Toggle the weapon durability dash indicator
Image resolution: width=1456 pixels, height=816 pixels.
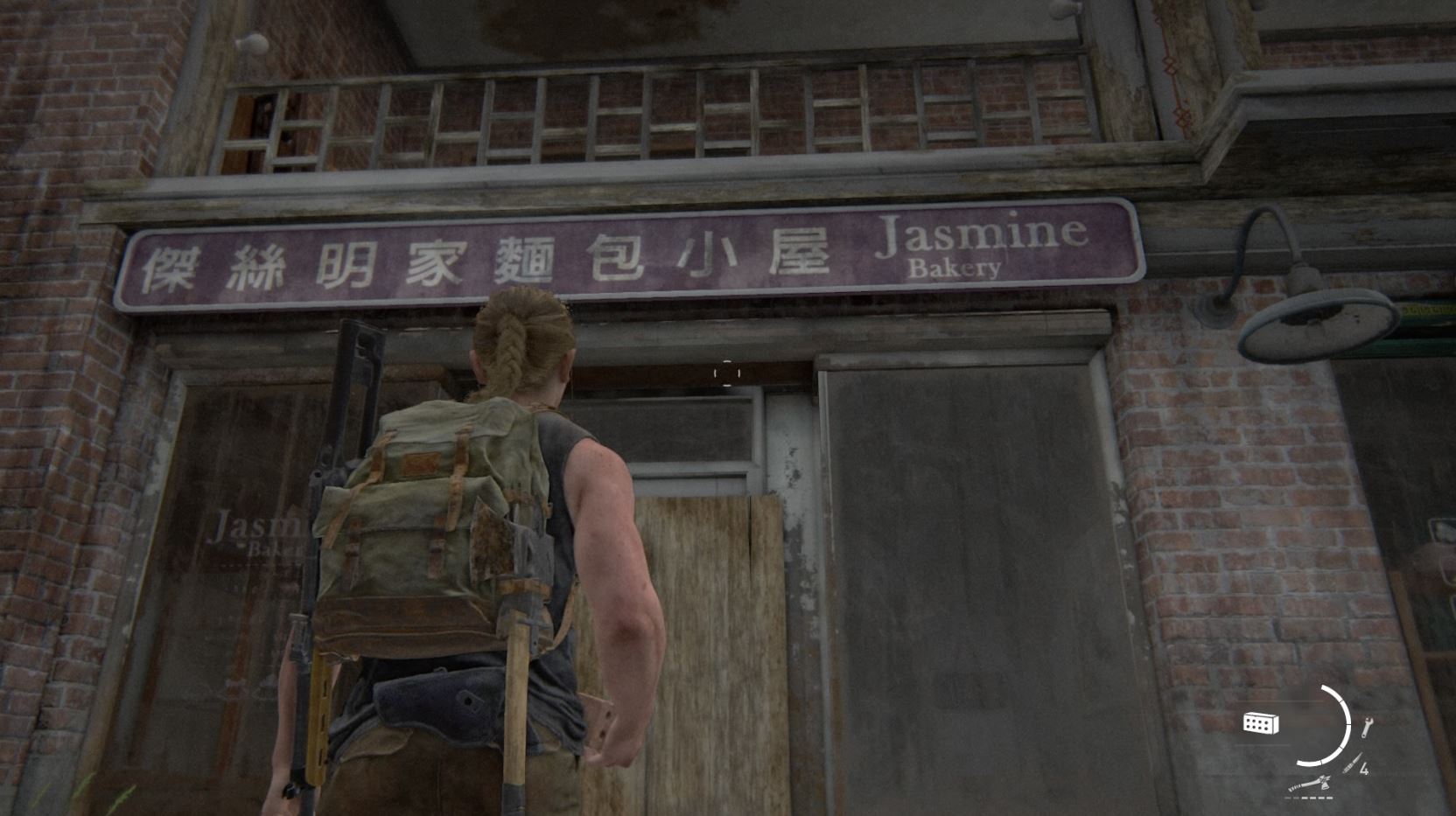1309,798
